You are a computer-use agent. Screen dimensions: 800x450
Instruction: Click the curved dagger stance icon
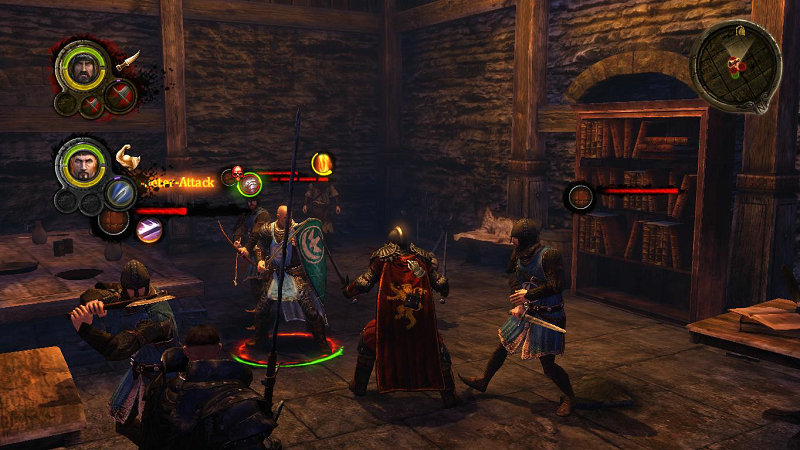tap(127, 60)
